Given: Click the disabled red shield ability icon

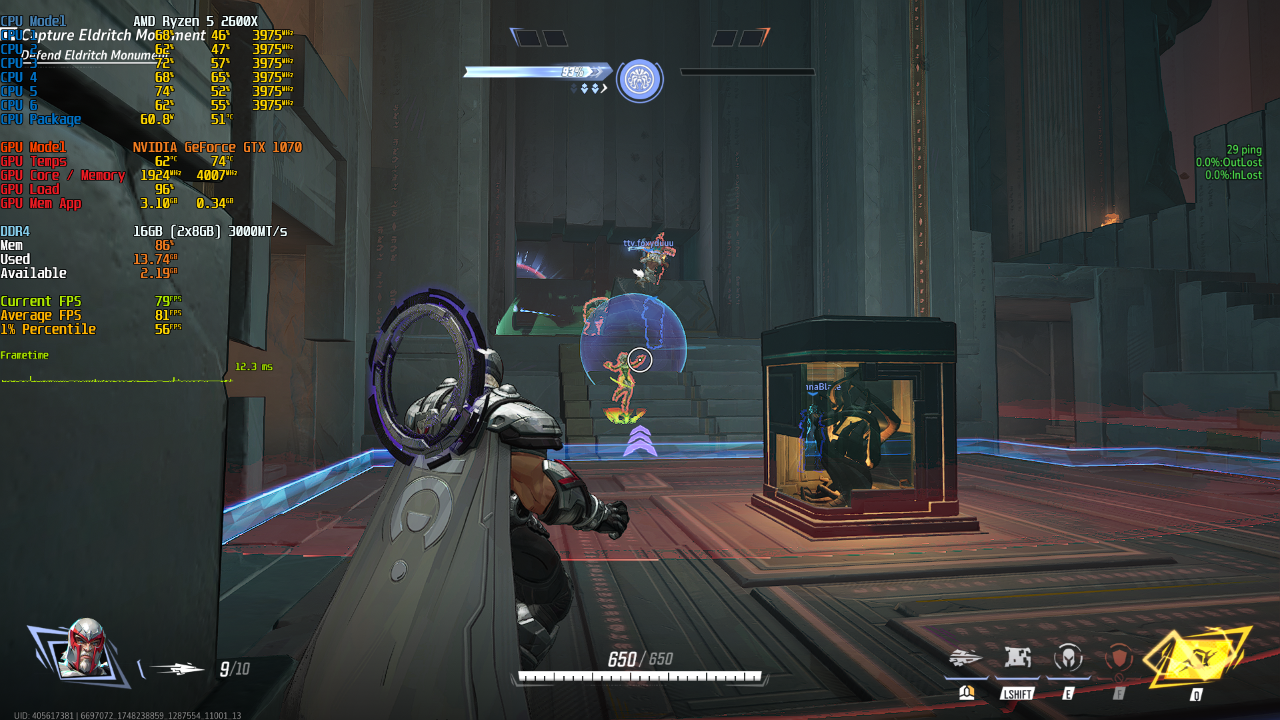Looking at the screenshot, I should pos(1119,657).
